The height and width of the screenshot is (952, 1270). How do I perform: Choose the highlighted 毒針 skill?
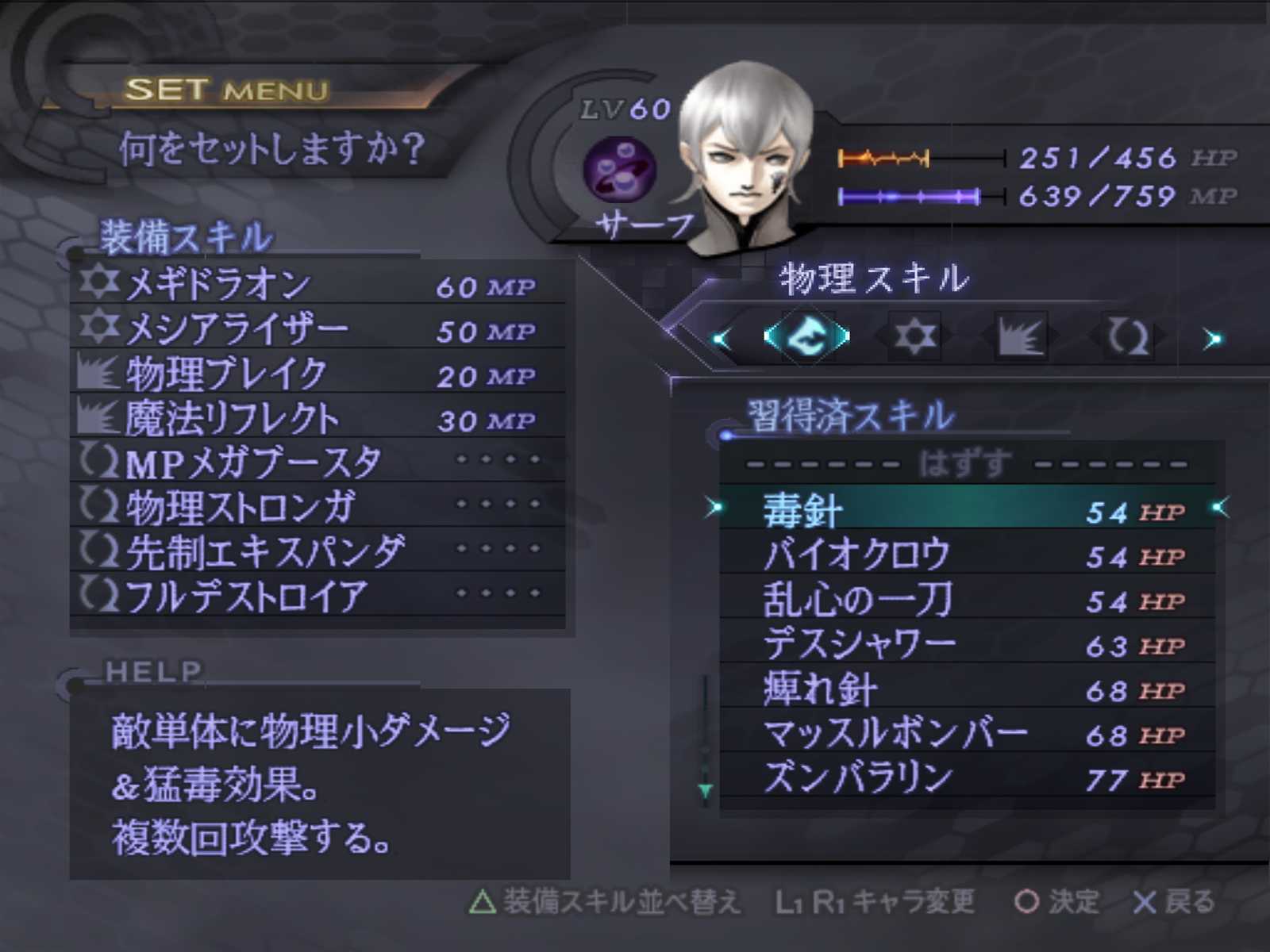966,509
